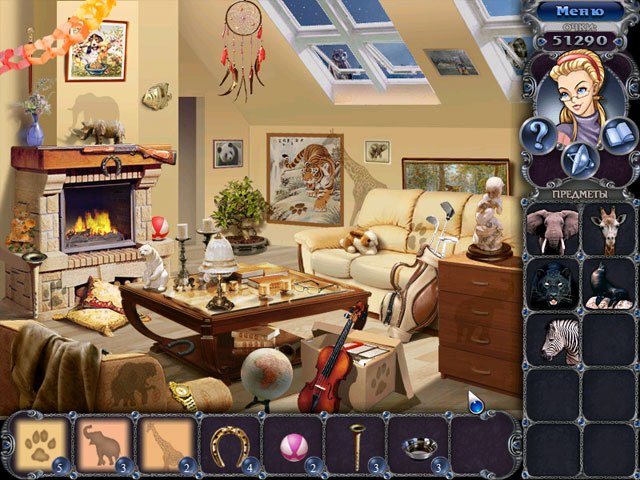The height and width of the screenshot is (480, 640).
Task: Pick the pink ball task slot
Action: click(x=293, y=444)
